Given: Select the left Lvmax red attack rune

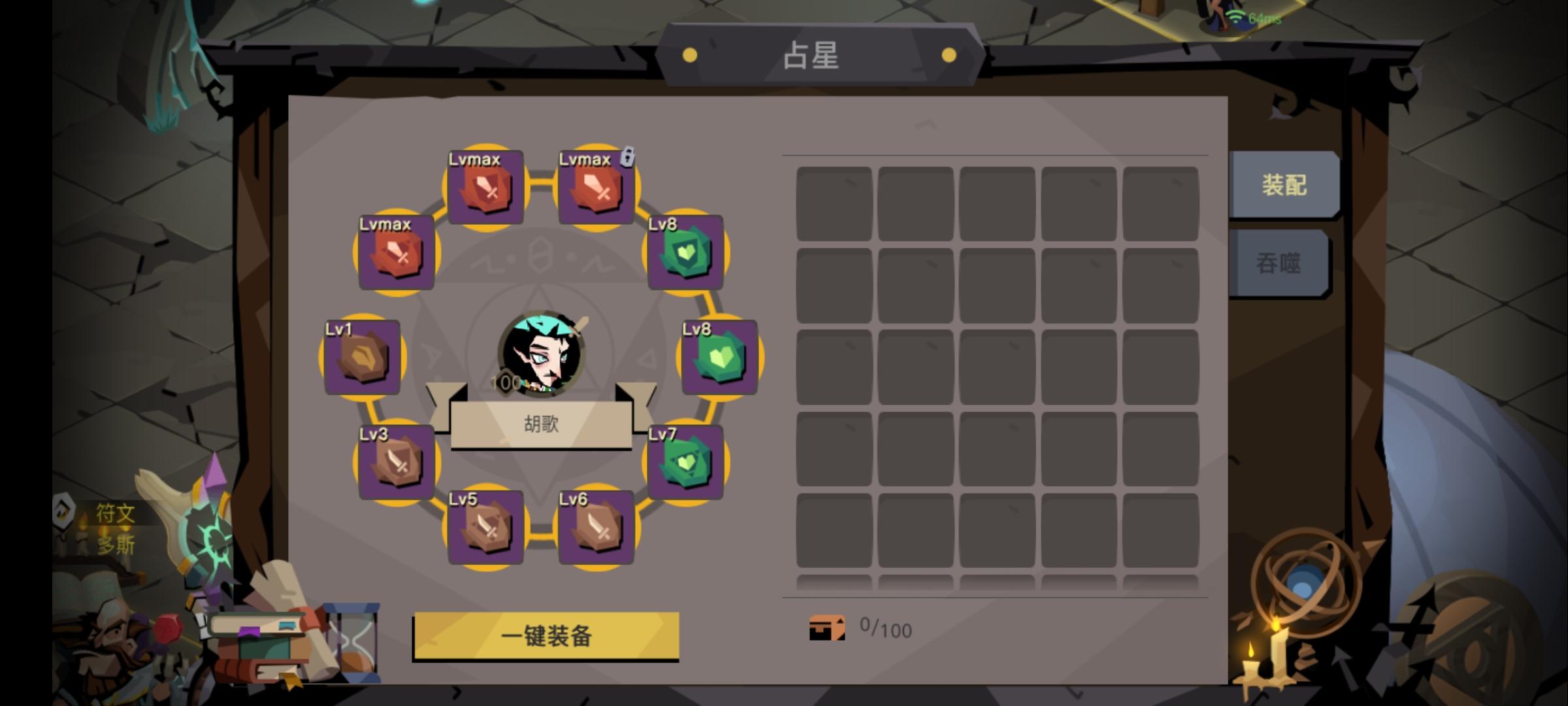Looking at the screenshot, I should pos(397,255).
